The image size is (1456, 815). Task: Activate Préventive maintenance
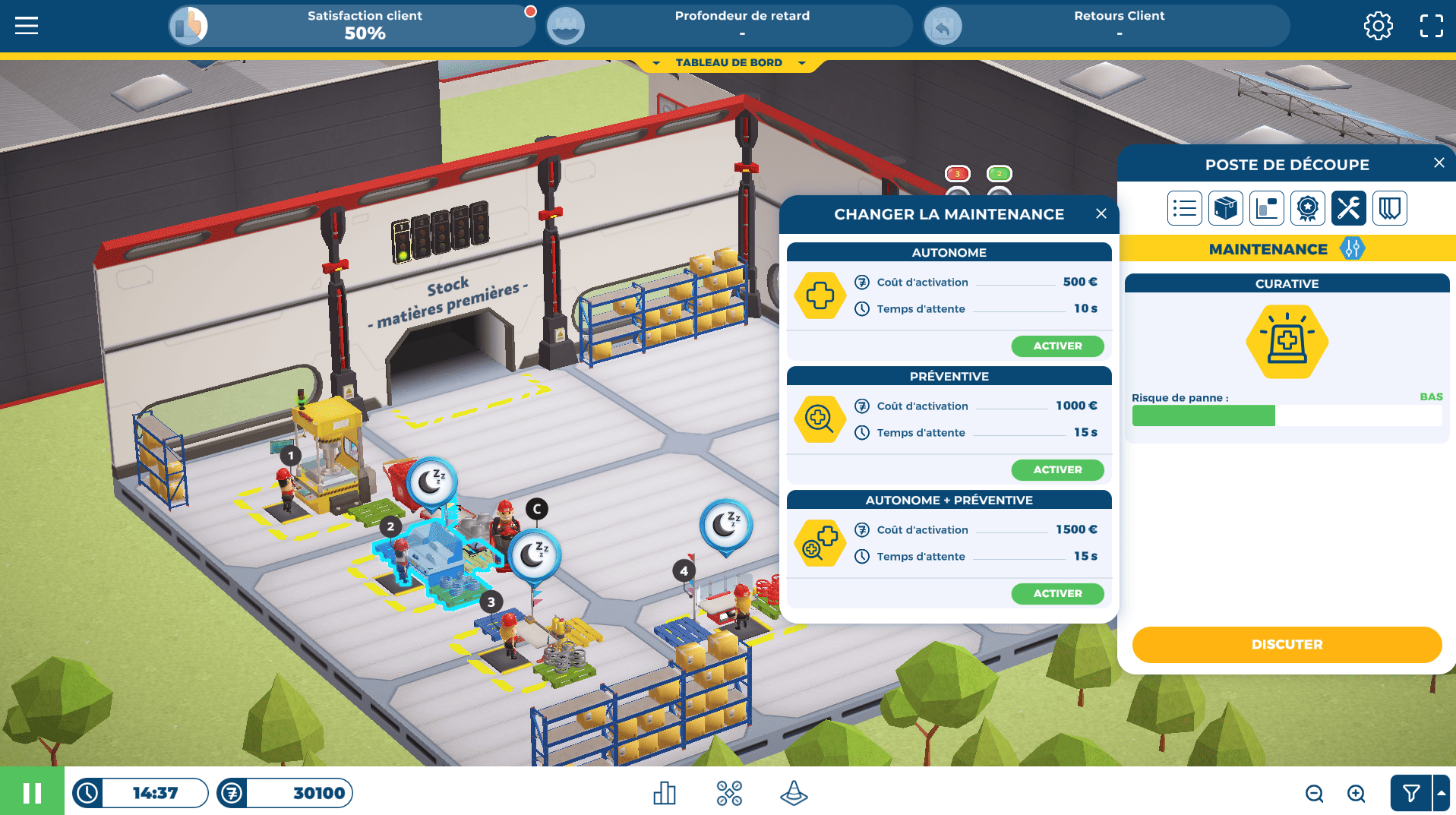1056,470
